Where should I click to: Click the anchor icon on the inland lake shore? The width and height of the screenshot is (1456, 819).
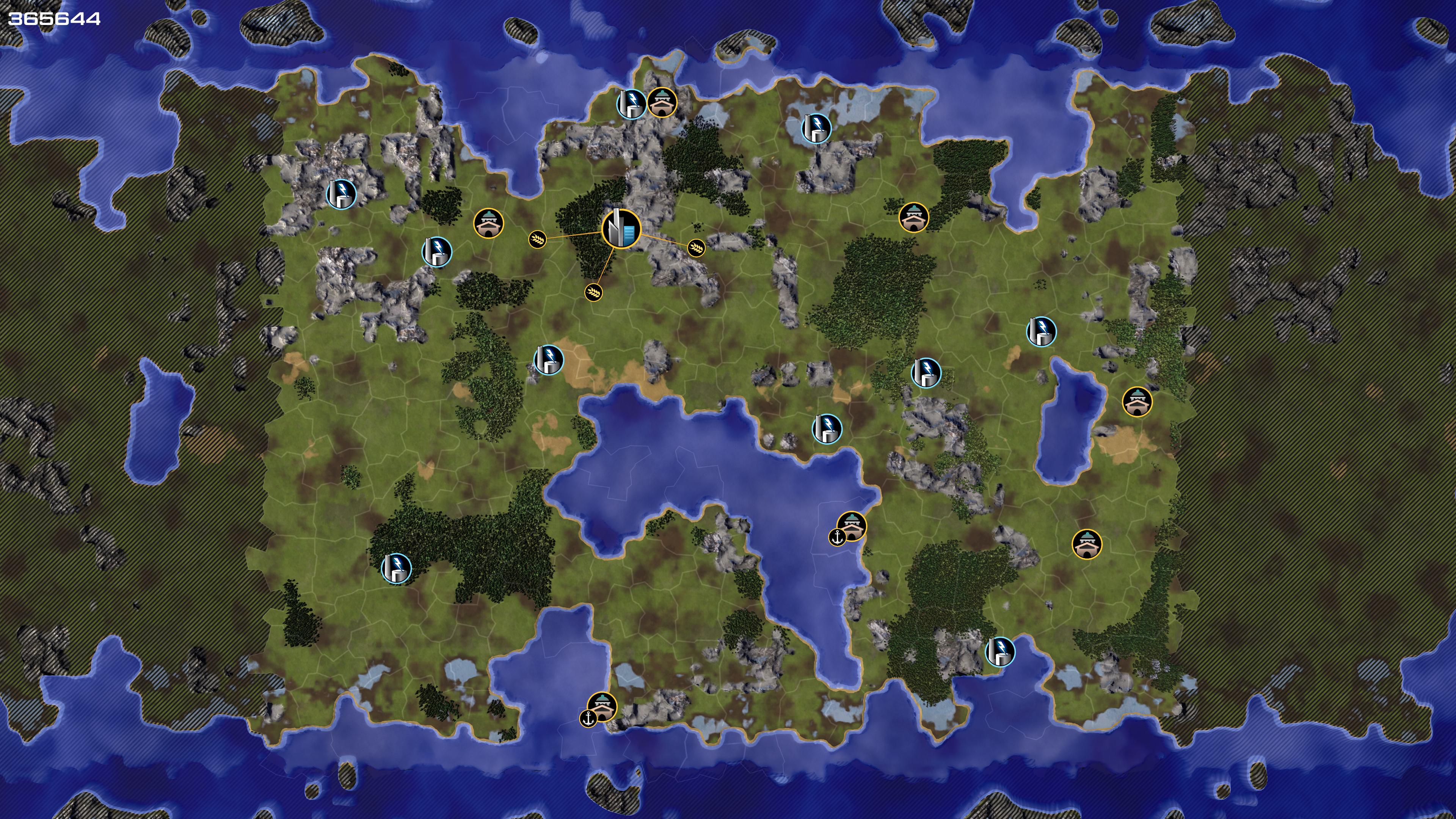coord(836,537)
